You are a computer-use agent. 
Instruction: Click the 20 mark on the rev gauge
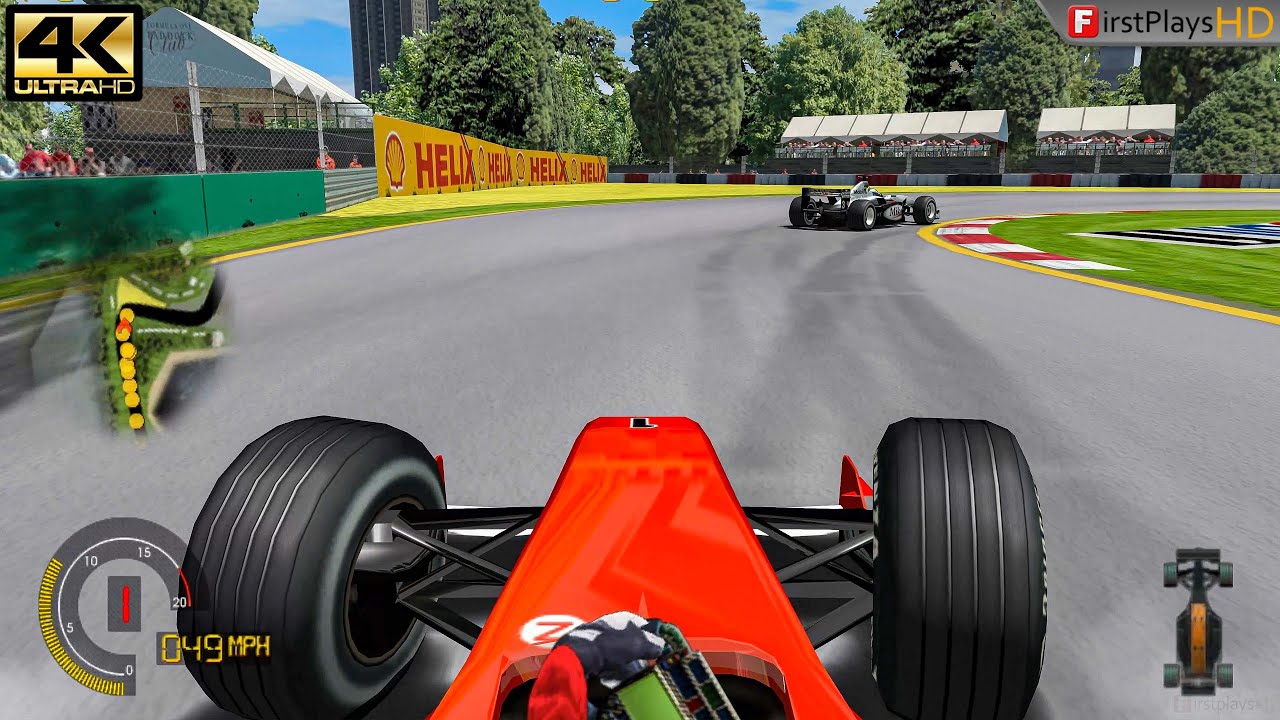[180, 601]
